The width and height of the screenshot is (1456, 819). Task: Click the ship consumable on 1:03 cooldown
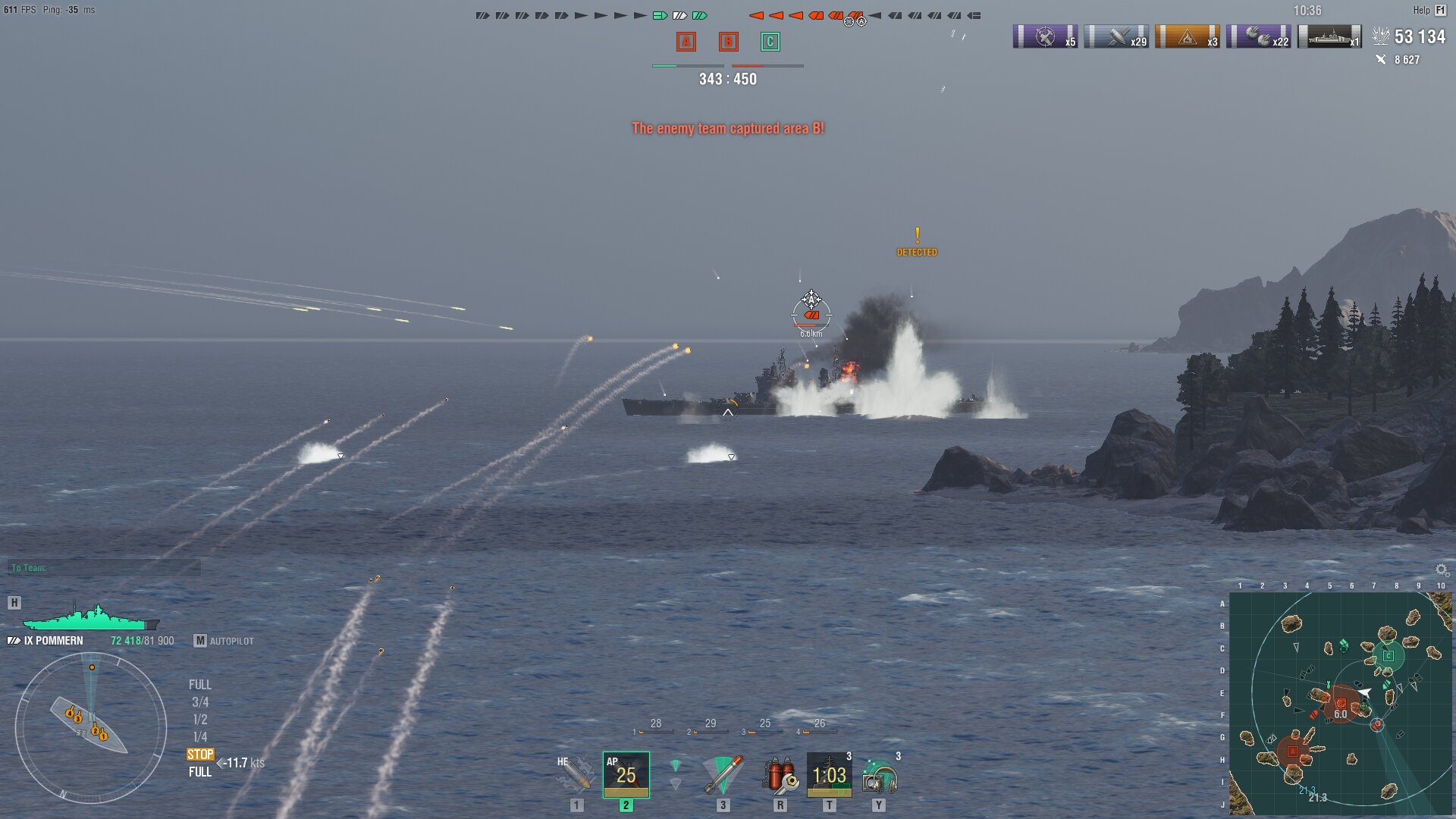829,774
